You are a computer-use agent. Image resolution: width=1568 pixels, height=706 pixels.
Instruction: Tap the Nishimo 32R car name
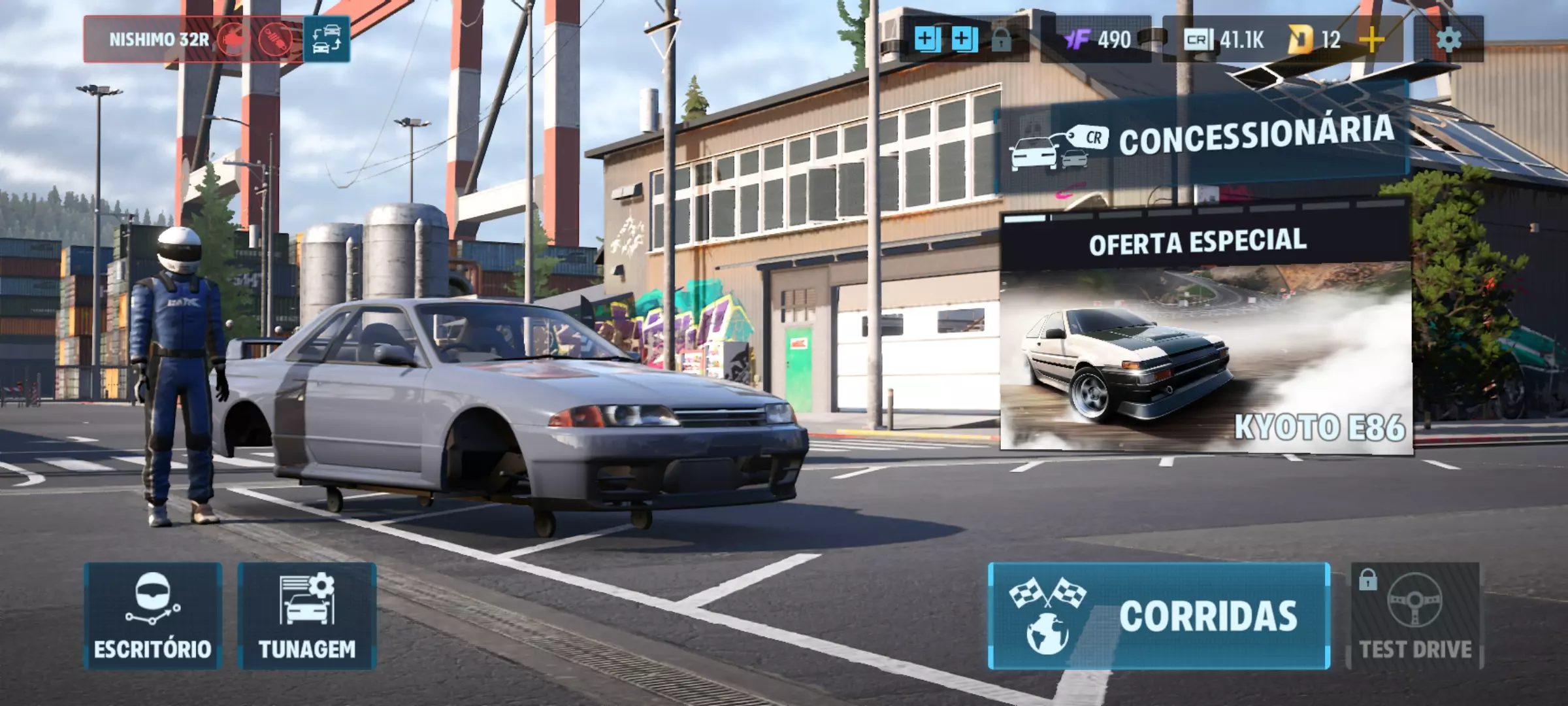tap(159, 40)
